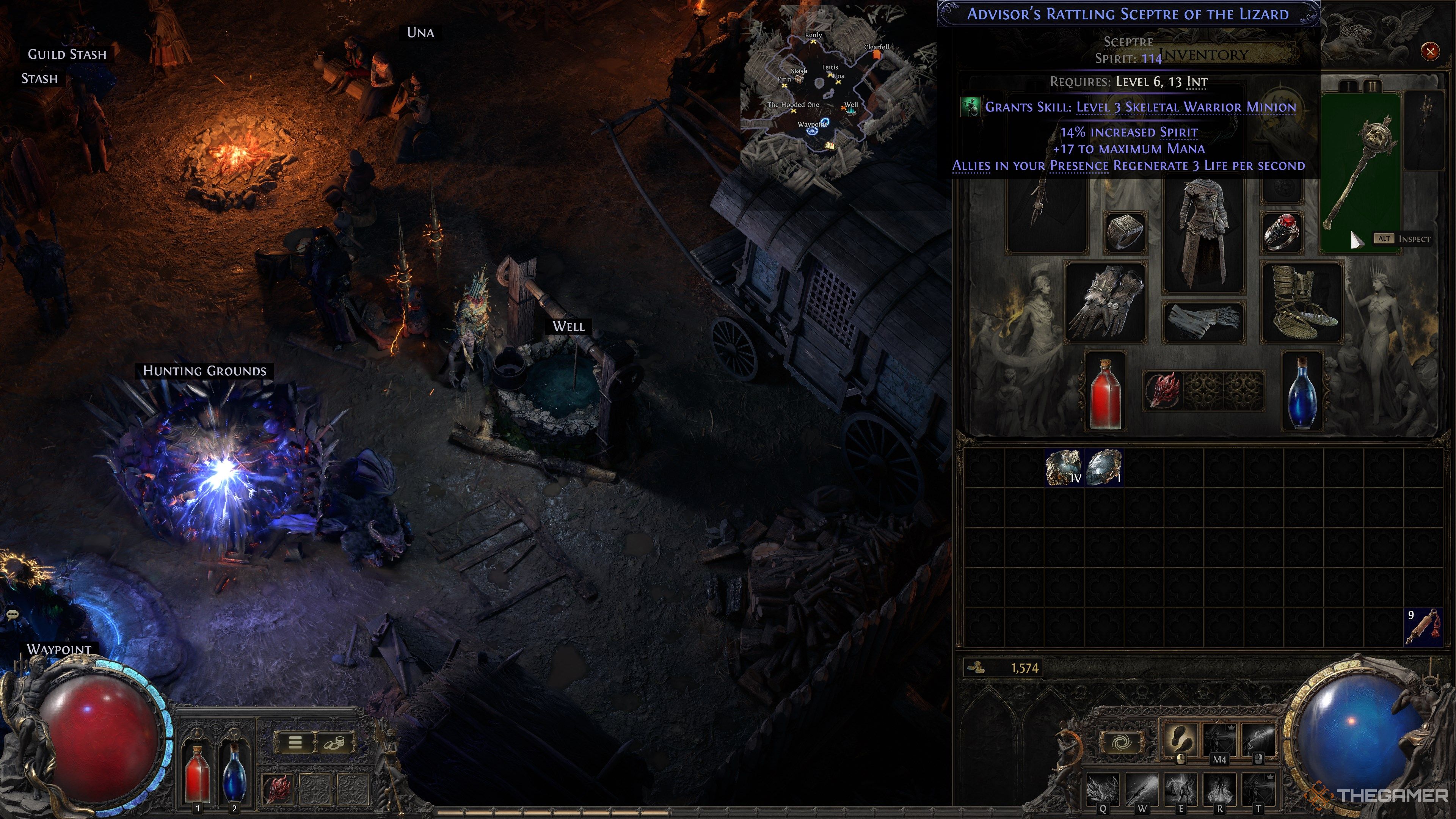Pick the stone item marked IV in the bag
Image resolution: width=1456 pixels, height=819 pixels.
coord(1063,468)
